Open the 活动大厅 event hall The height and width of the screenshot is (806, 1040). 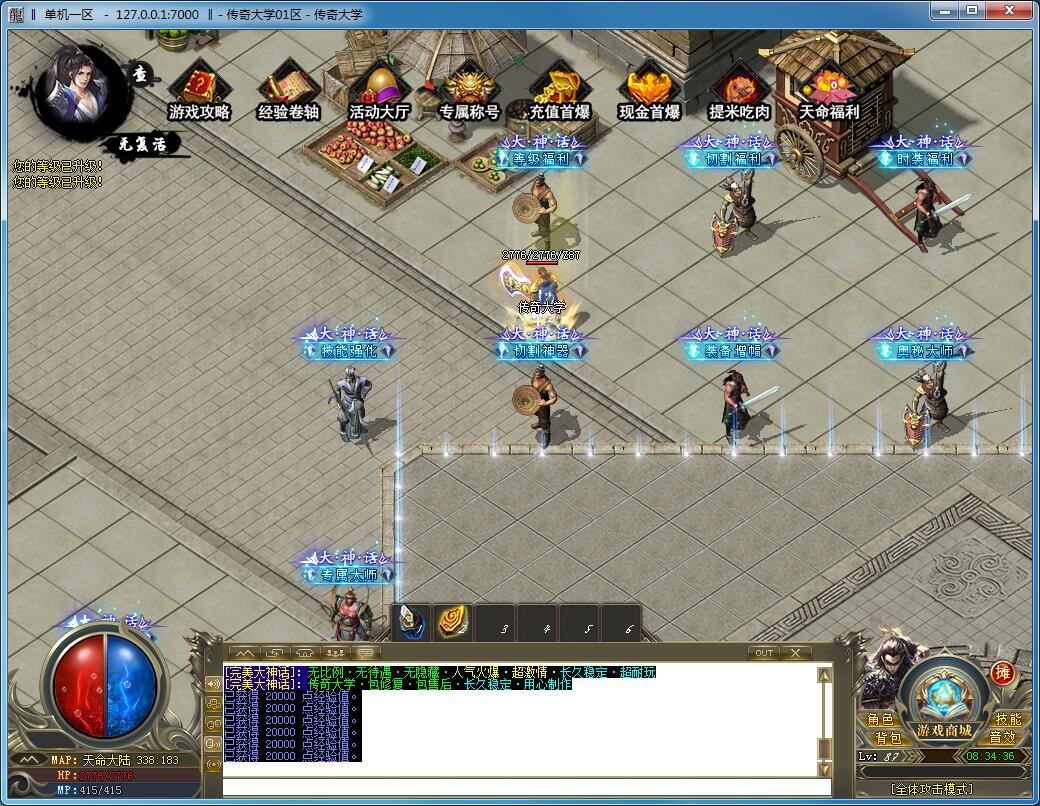pyautogui.click(x=379, y=92)
